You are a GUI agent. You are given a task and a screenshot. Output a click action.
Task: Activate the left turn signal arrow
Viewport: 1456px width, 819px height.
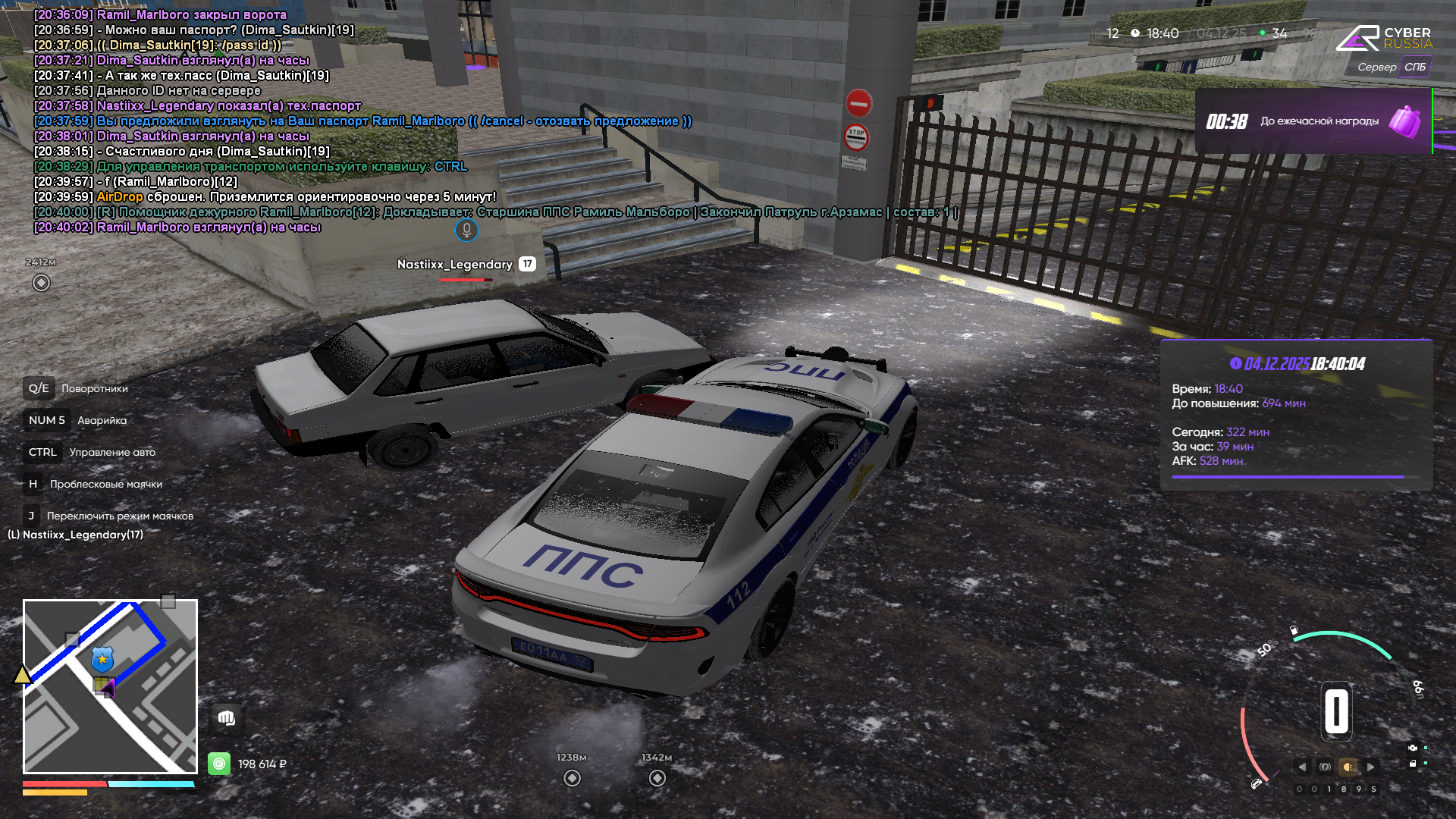point(1302,767)
